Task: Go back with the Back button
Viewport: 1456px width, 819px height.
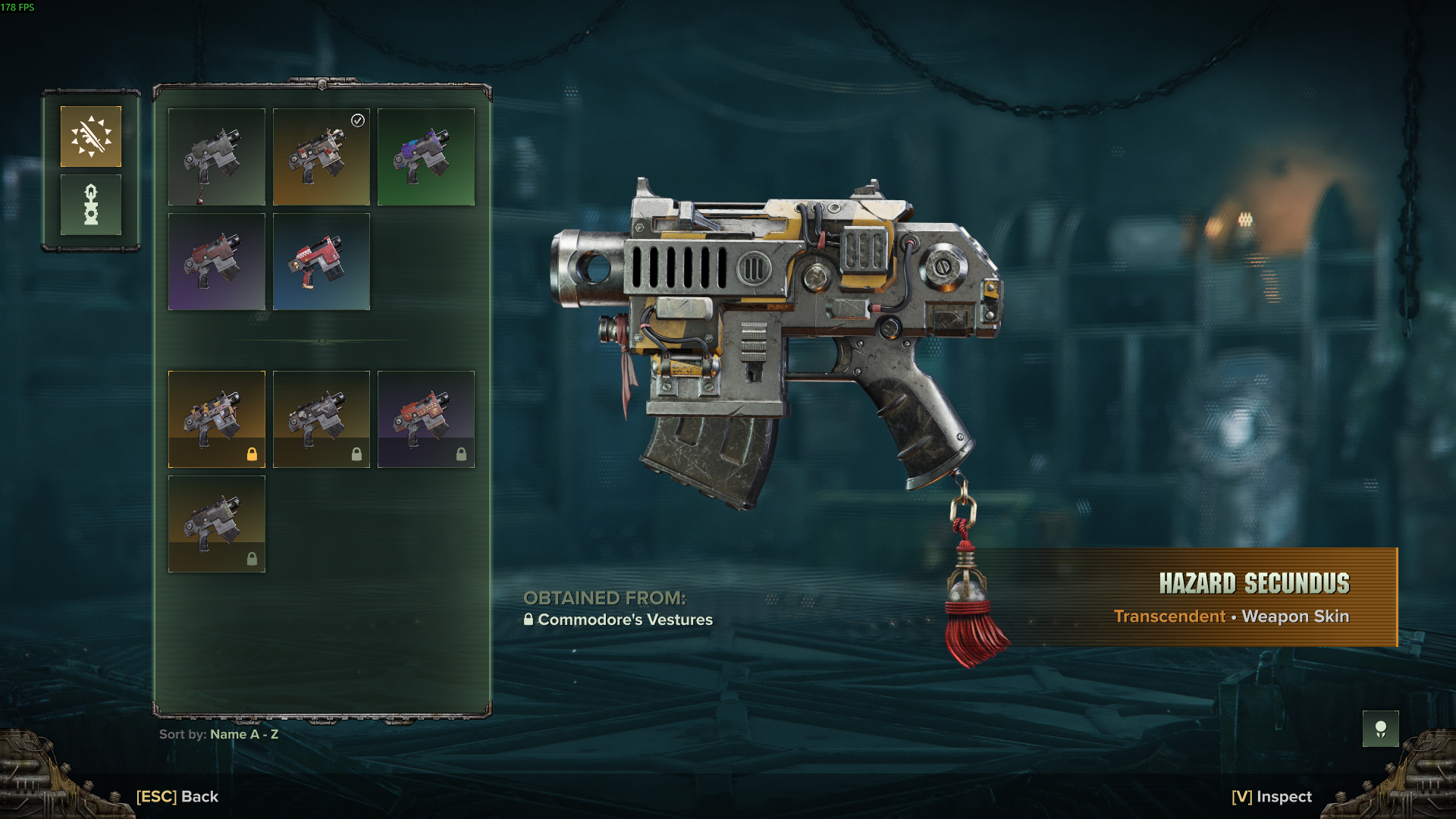Action: coord(177,796)
